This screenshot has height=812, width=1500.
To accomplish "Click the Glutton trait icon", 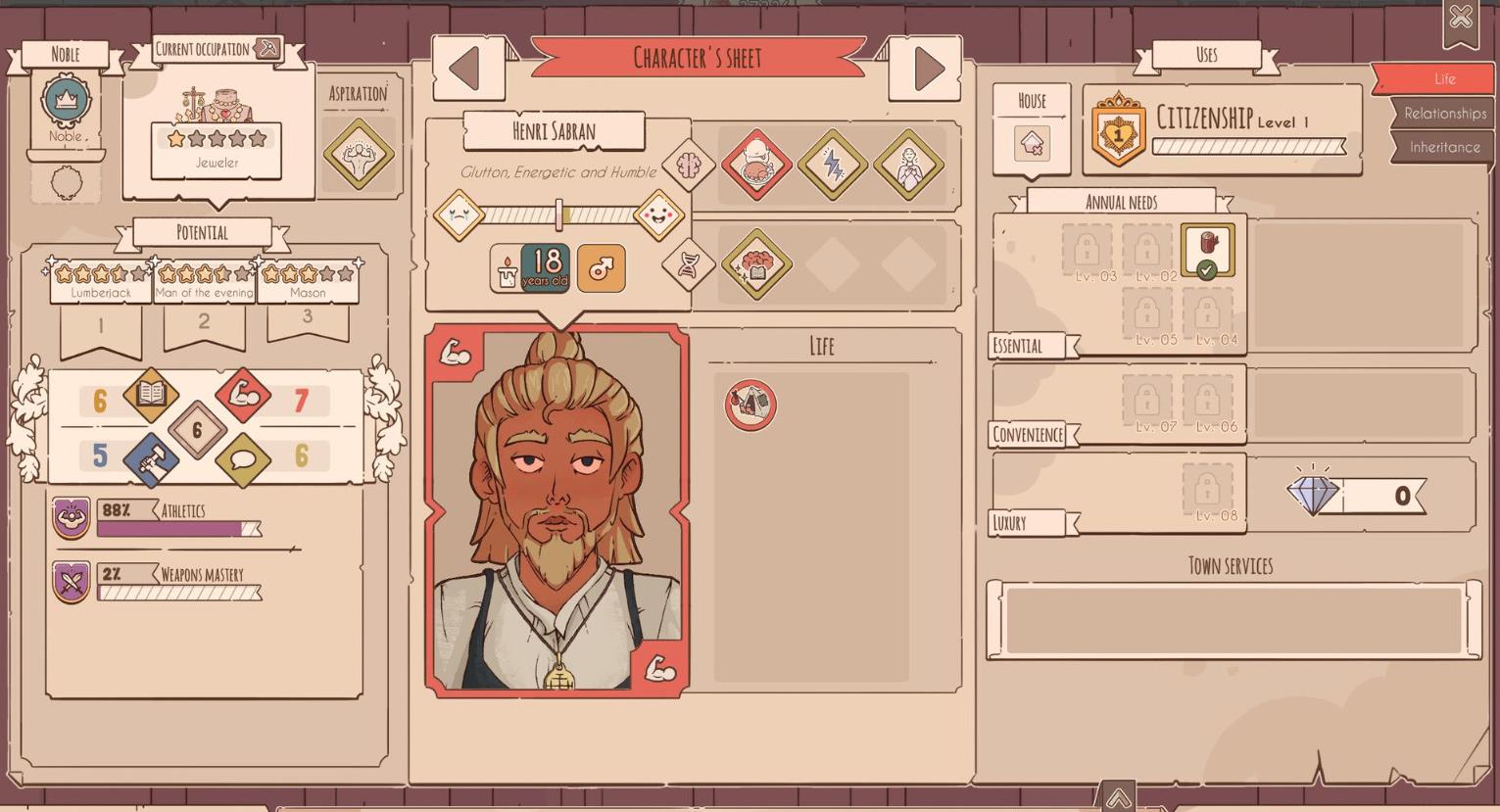I will [756, 165].
